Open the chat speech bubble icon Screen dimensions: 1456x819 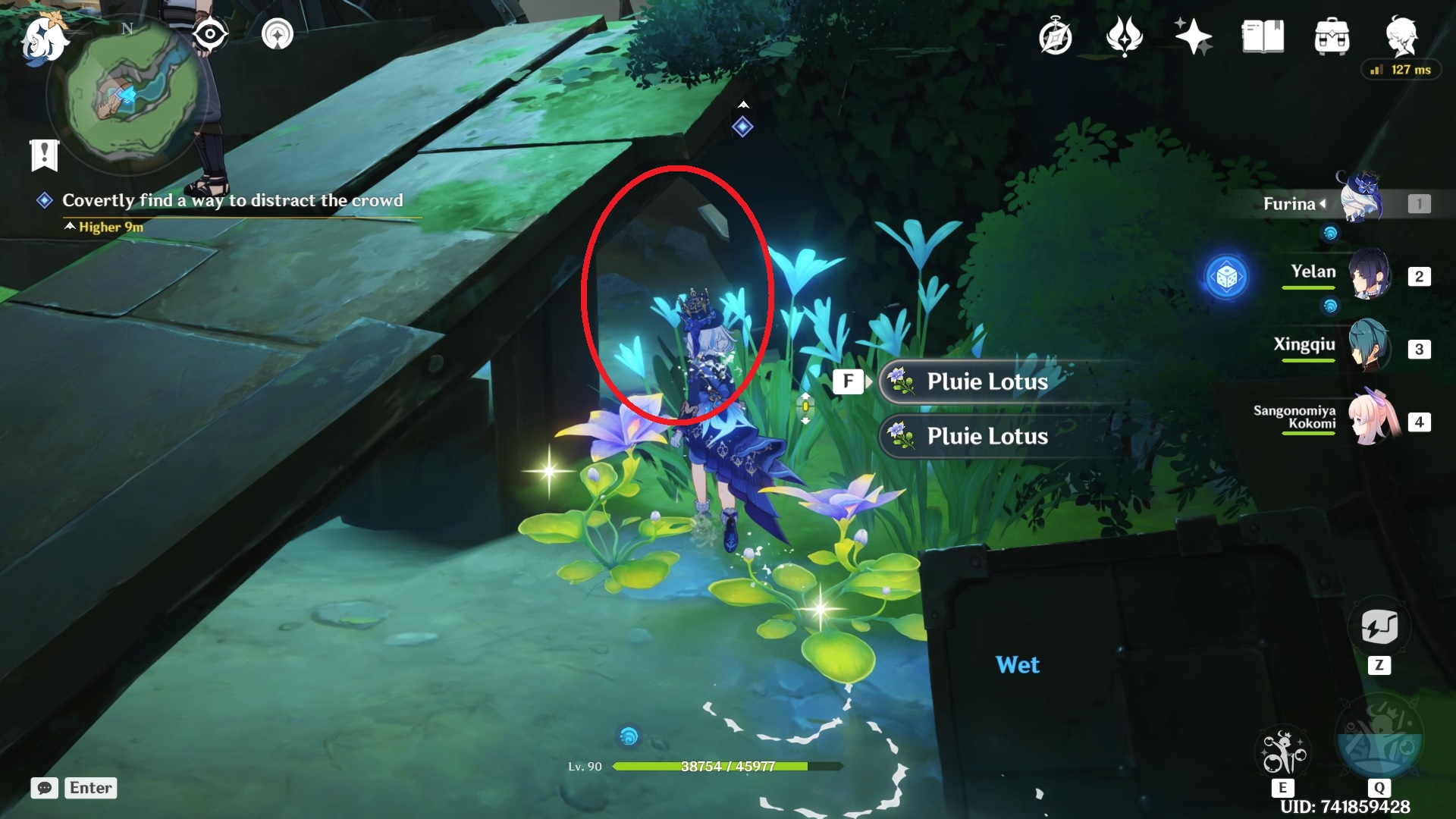[44, 788]
